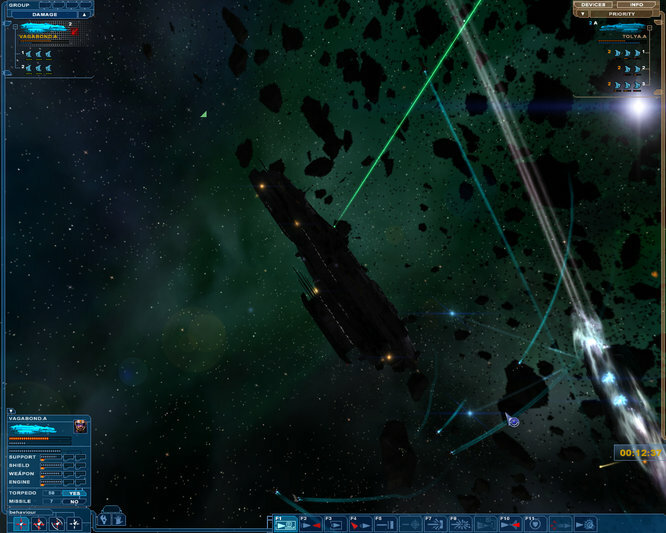
Task: Choose the fourth behaviour mode icon
Action: coord(74,524)
